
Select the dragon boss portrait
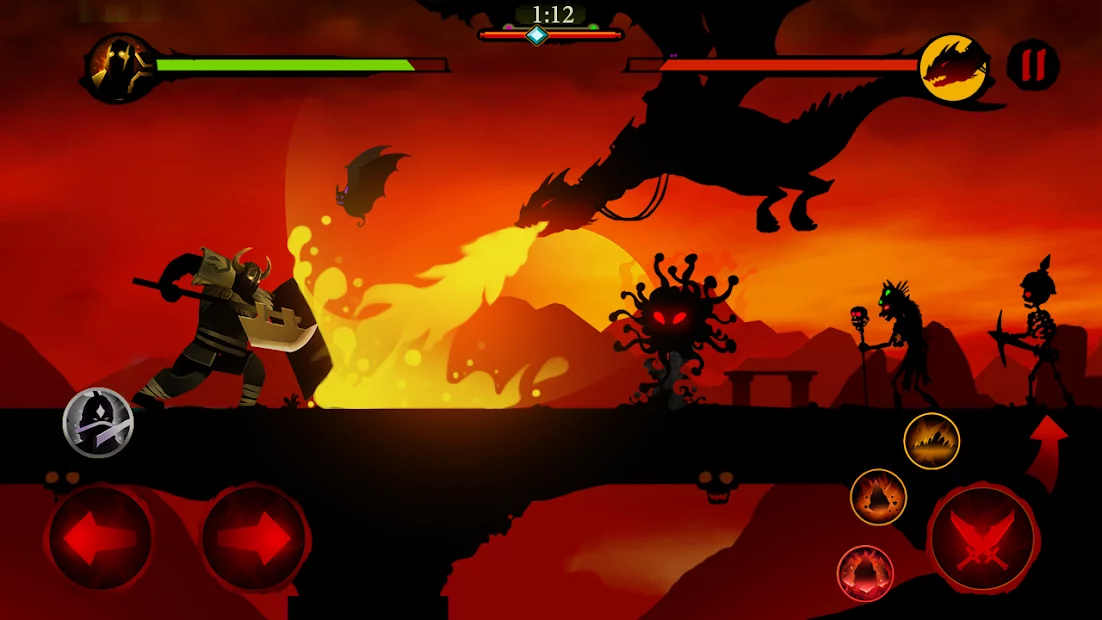pyautogui.click(x=953, y=67)
